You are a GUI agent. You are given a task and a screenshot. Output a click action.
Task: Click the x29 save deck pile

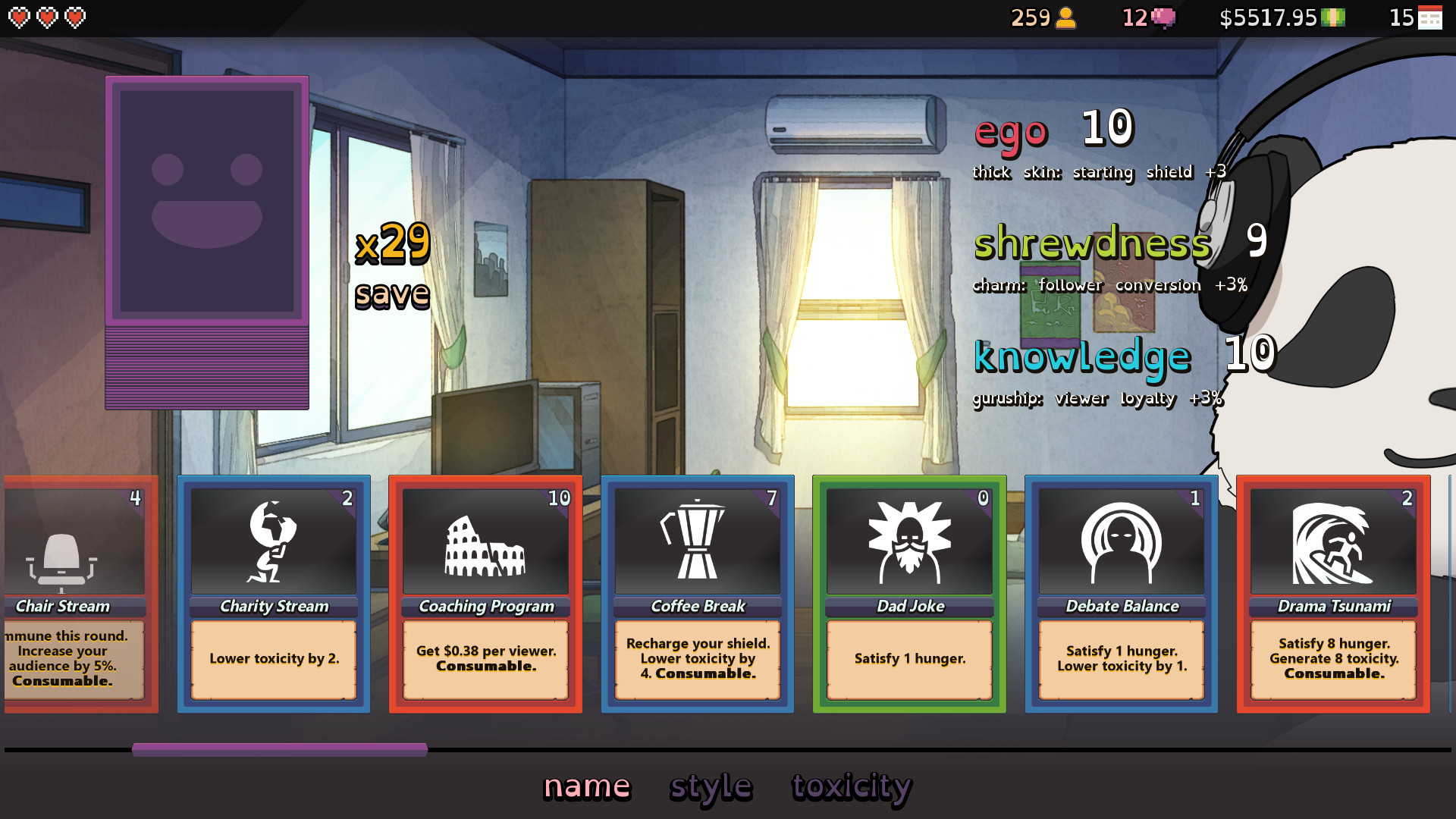click(207, 364)
